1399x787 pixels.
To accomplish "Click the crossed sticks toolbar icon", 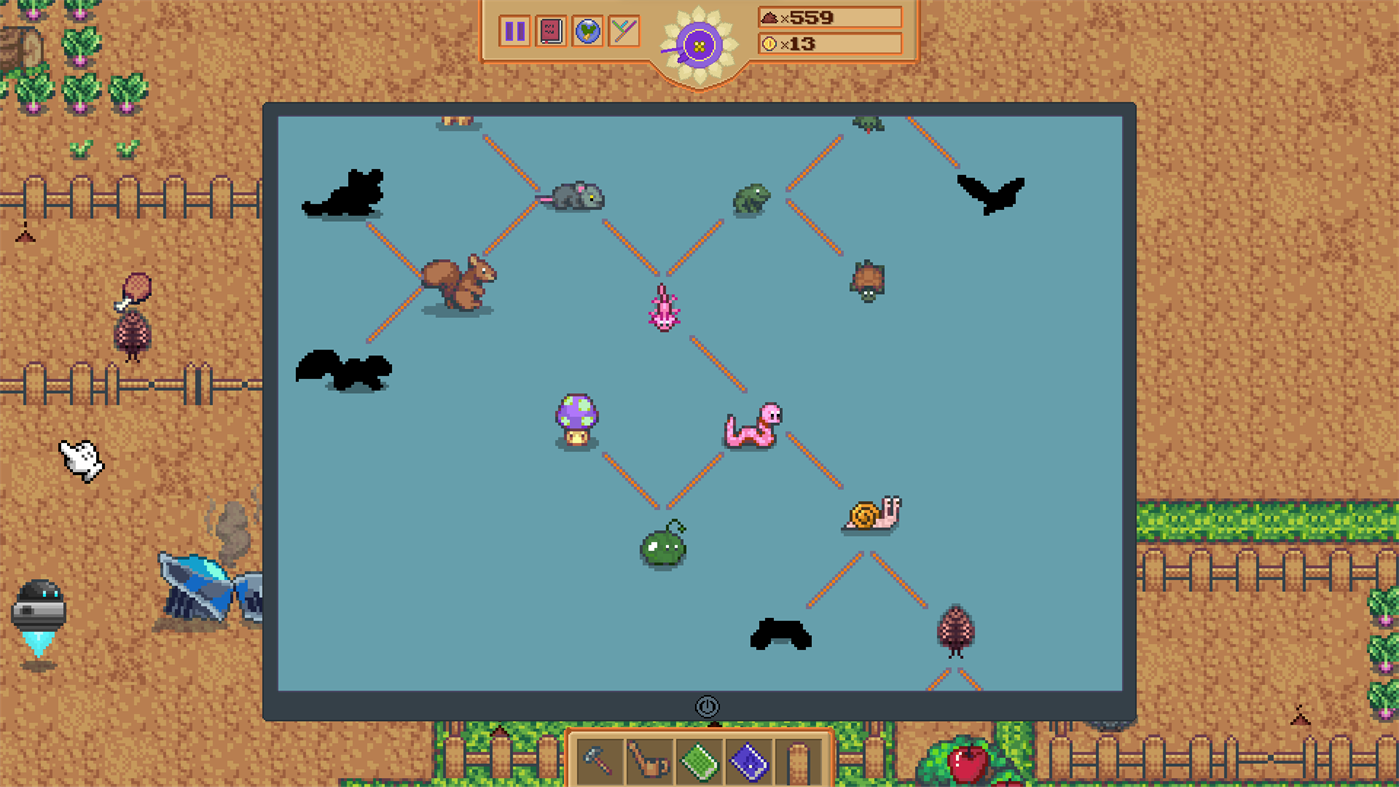I will pyautogui.click(x=623, y=31).
